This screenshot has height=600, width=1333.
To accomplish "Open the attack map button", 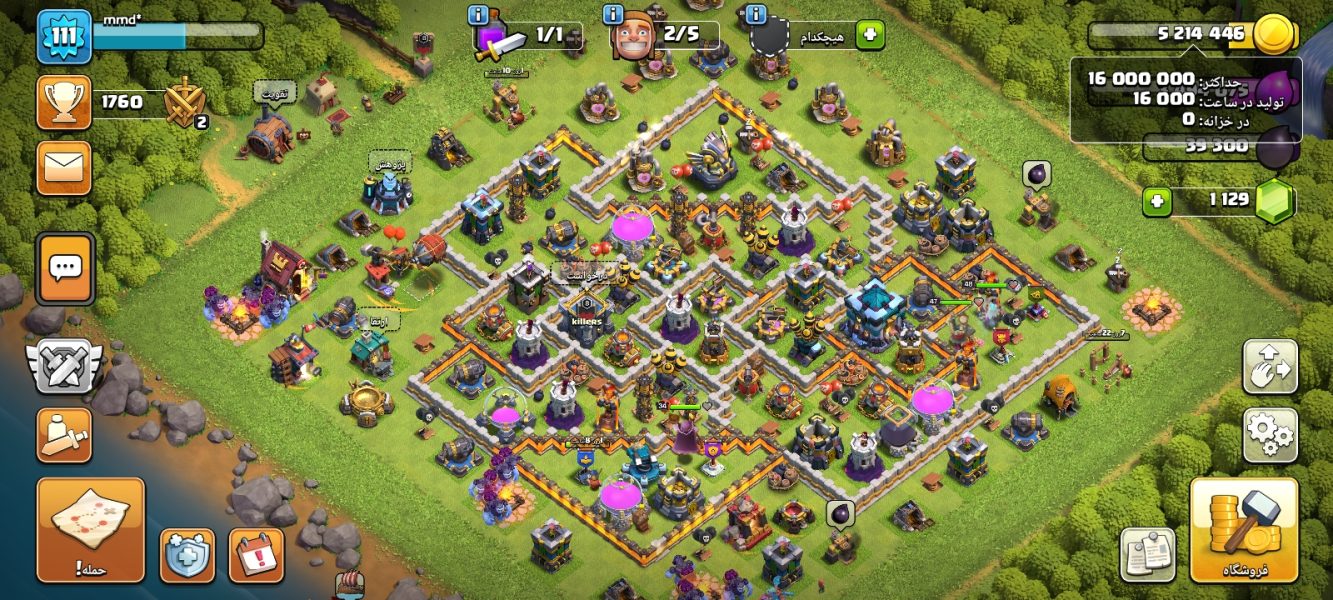I will [90, 529].
